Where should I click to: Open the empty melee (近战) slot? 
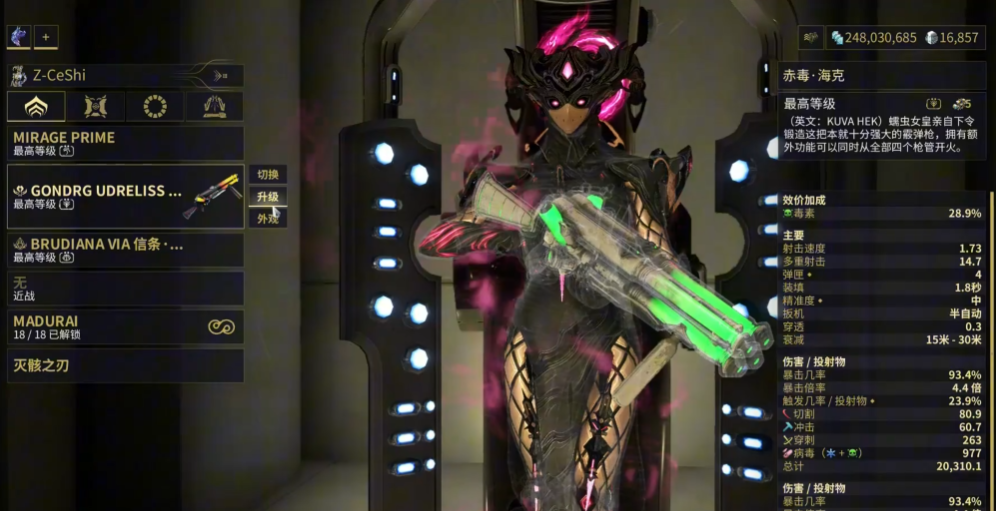[125, 289]
